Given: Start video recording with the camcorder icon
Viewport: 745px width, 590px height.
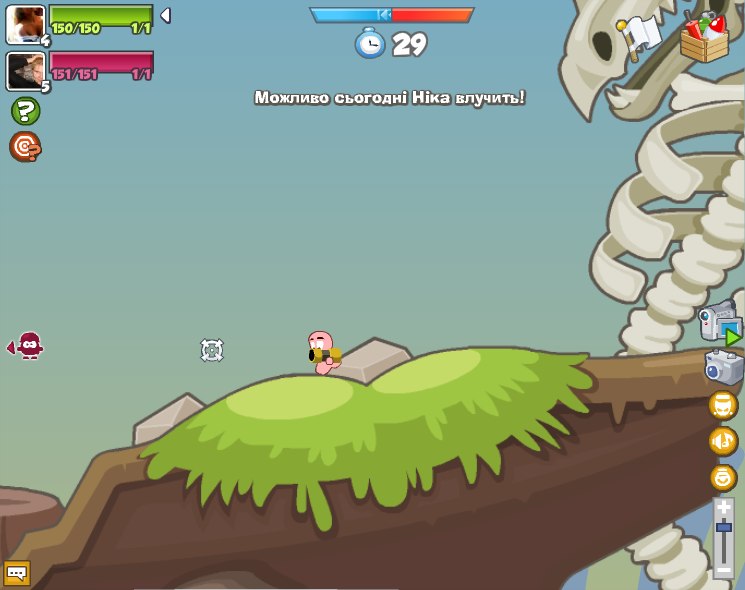Looking at the screenshot, I should pos(720,324).
